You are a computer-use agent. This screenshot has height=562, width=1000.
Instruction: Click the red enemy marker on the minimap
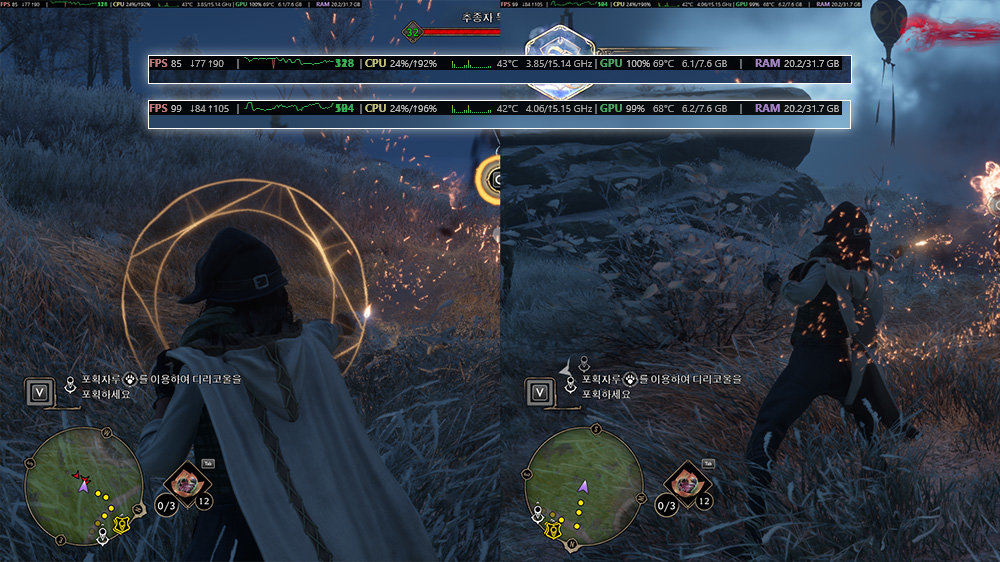click(78, 477)
